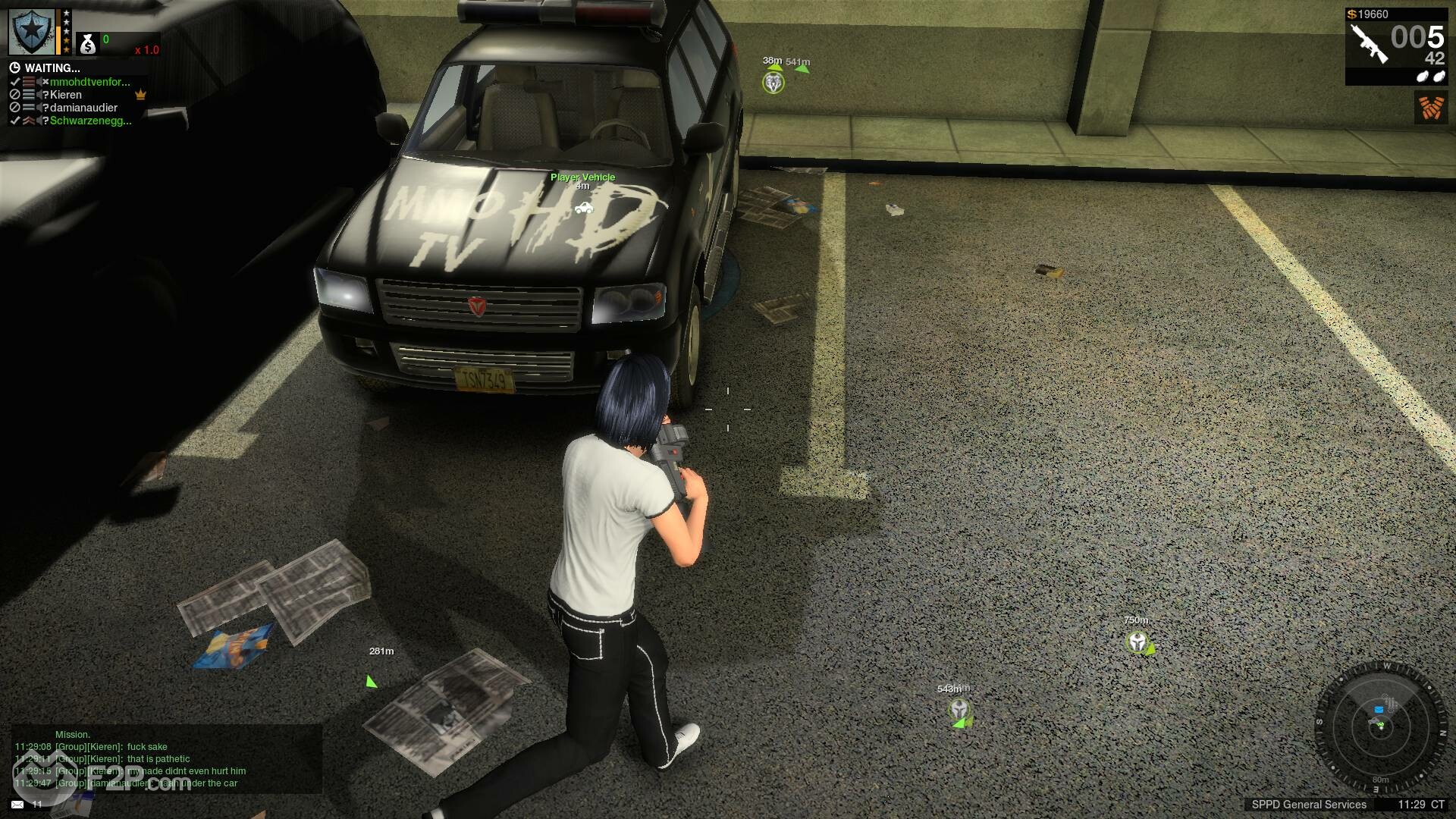This screenshot has width=1456, height=819.
Task: Open the mail envelope icon
Action: pos(17,804)
